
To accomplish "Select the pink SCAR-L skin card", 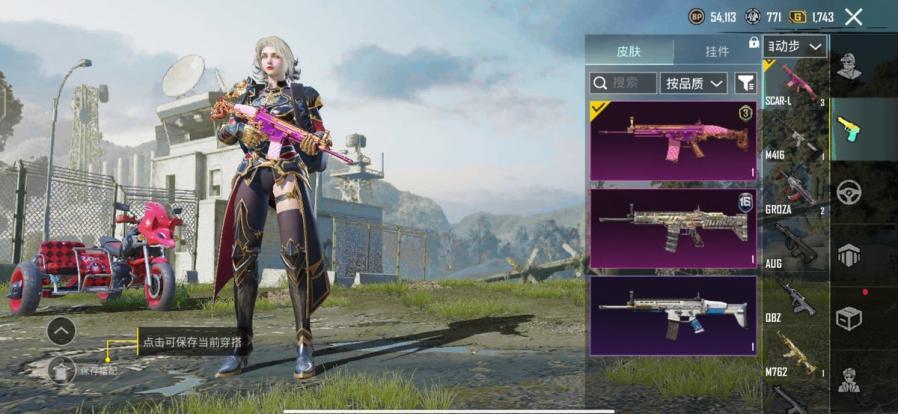I will click(673, 140).
